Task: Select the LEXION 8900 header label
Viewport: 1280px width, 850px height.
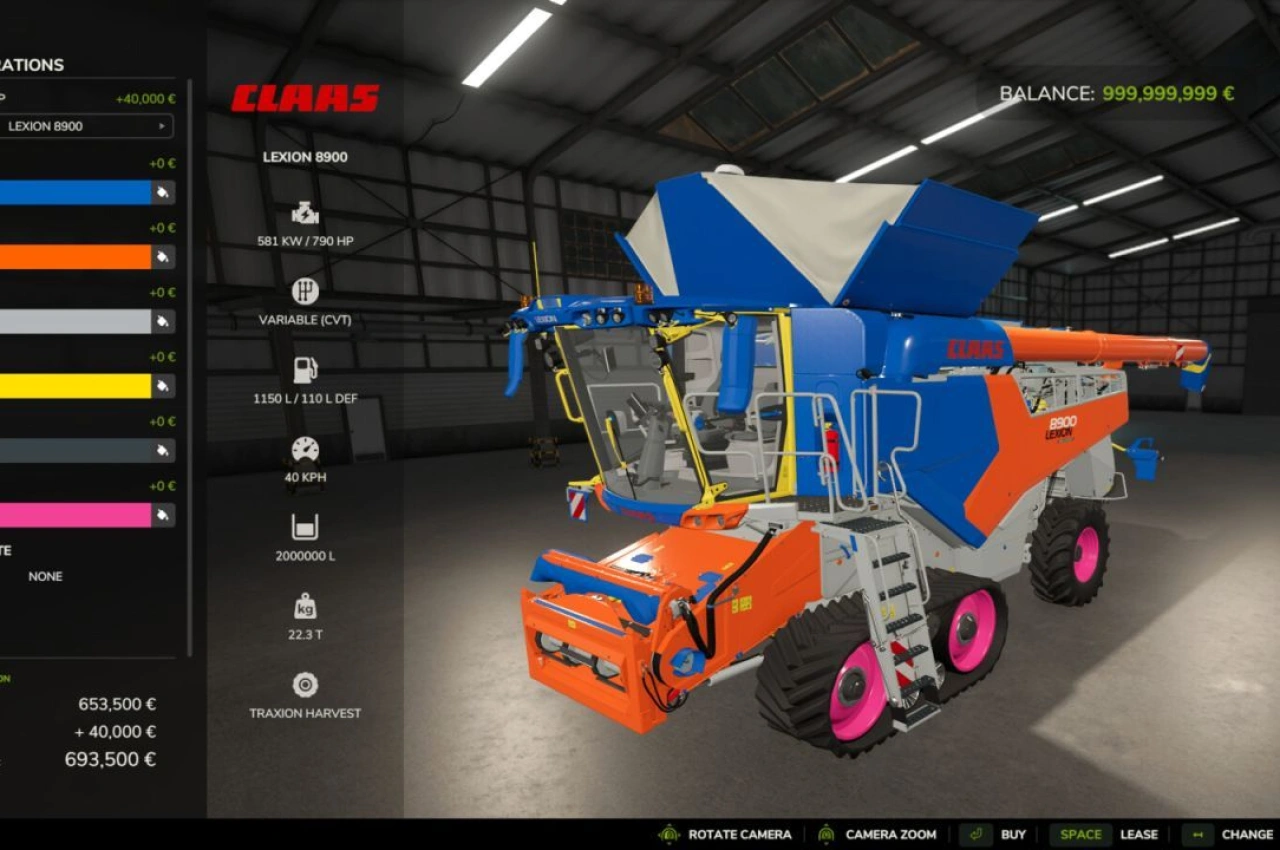Action: tap(304, 157)
